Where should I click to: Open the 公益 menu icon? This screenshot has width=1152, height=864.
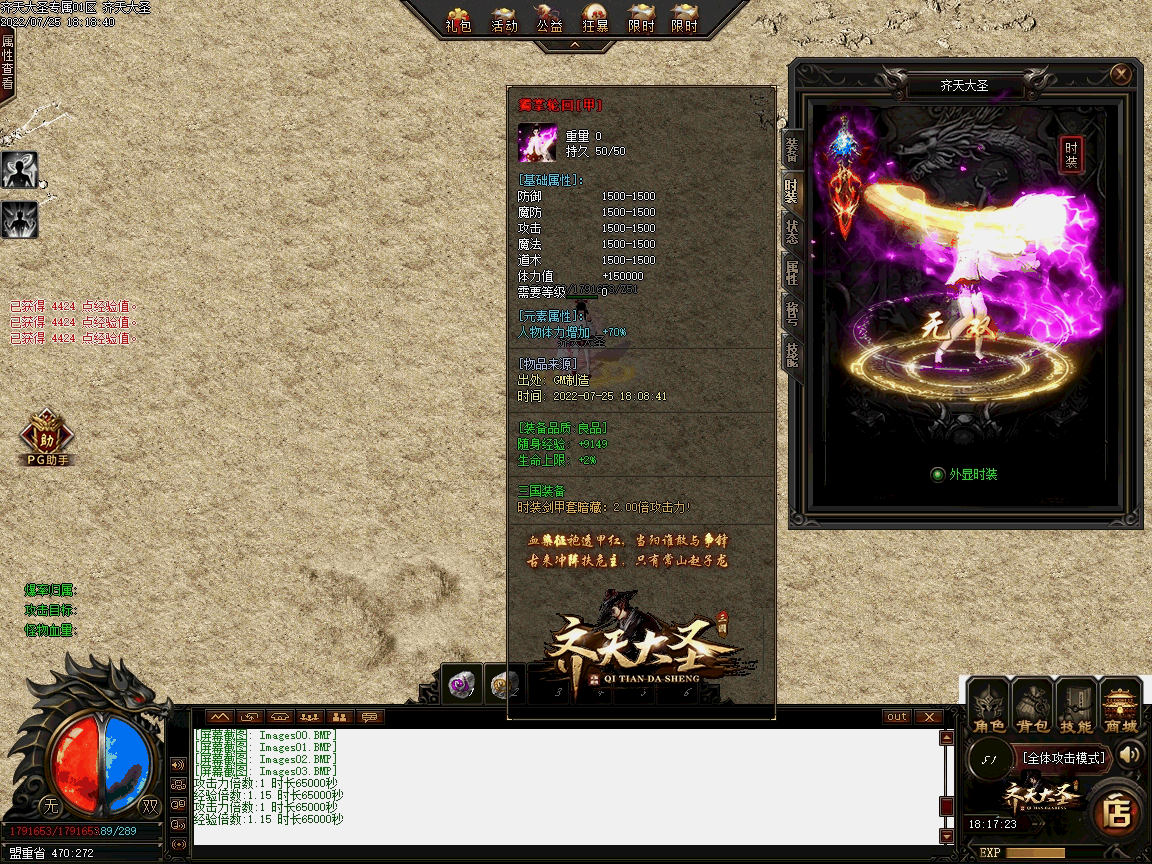tap(550, 19)
